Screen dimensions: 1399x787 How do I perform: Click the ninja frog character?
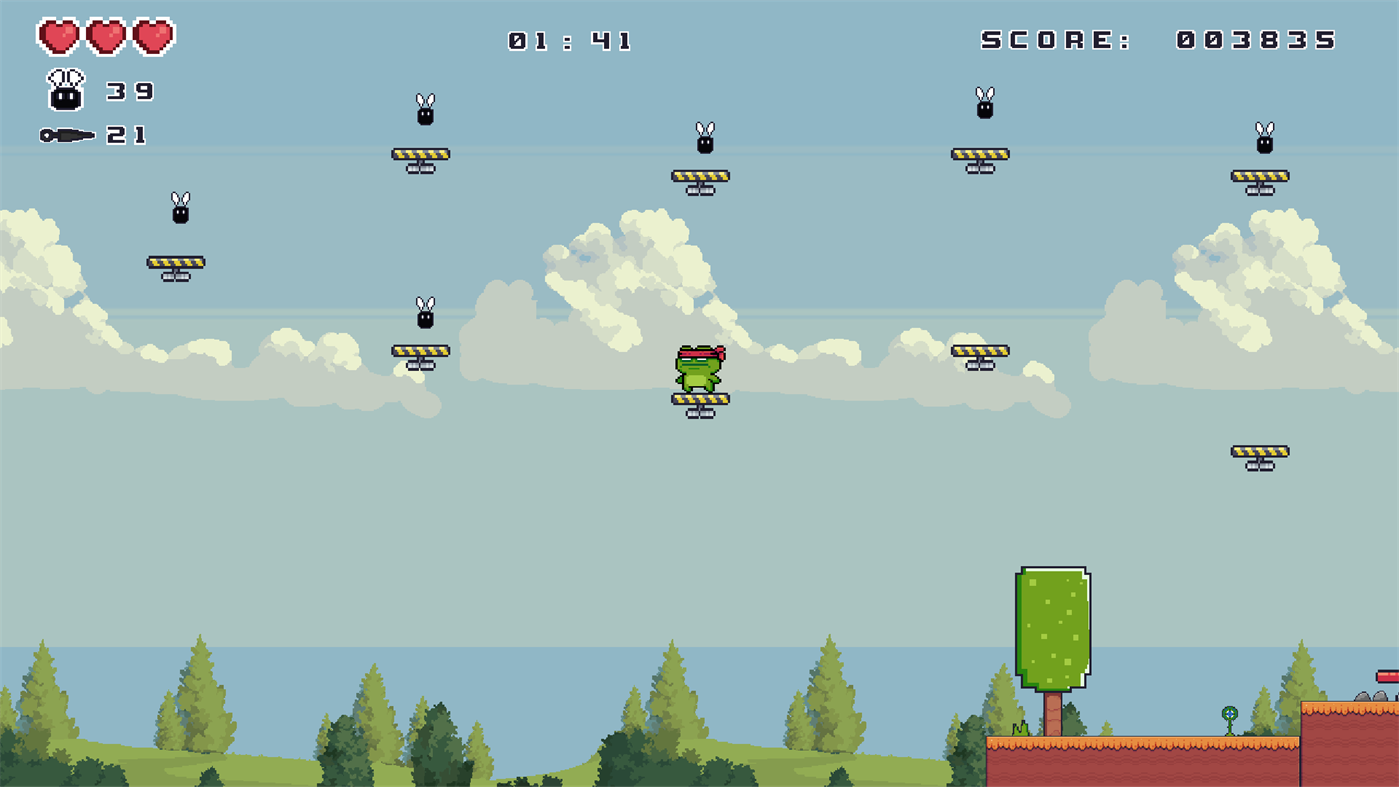point(700,372)
